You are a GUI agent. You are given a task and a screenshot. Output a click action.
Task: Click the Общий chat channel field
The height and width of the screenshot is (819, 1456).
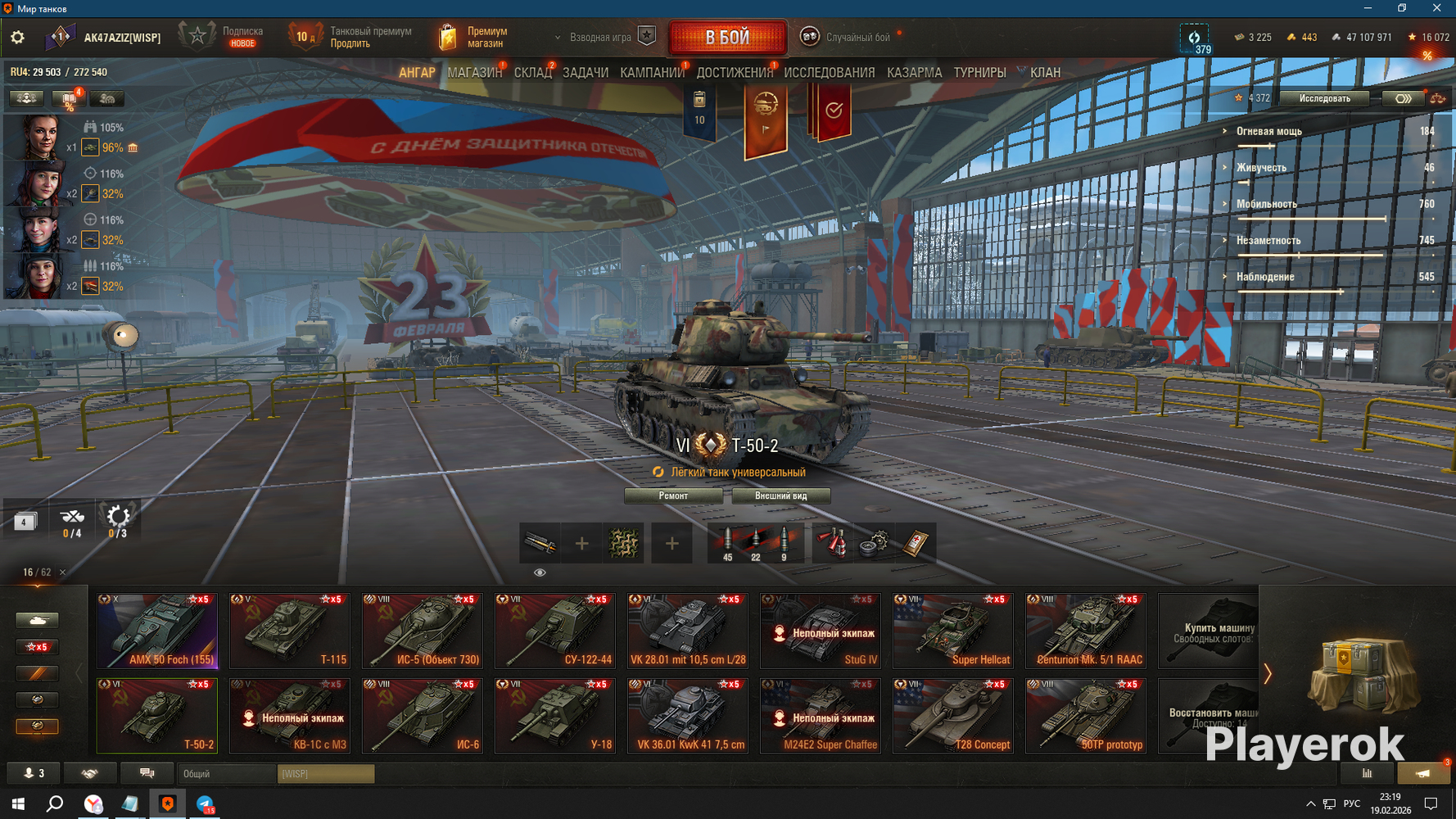227,774
